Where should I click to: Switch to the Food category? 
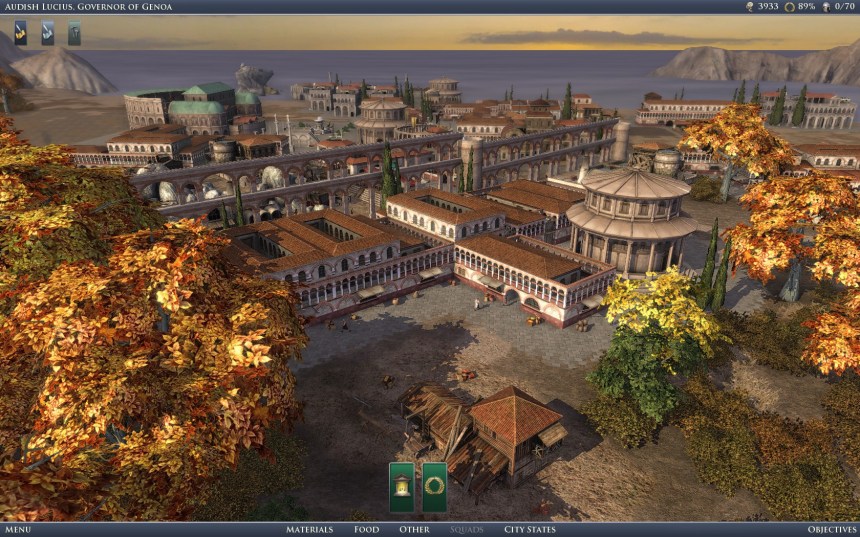(x=366, y=529)
